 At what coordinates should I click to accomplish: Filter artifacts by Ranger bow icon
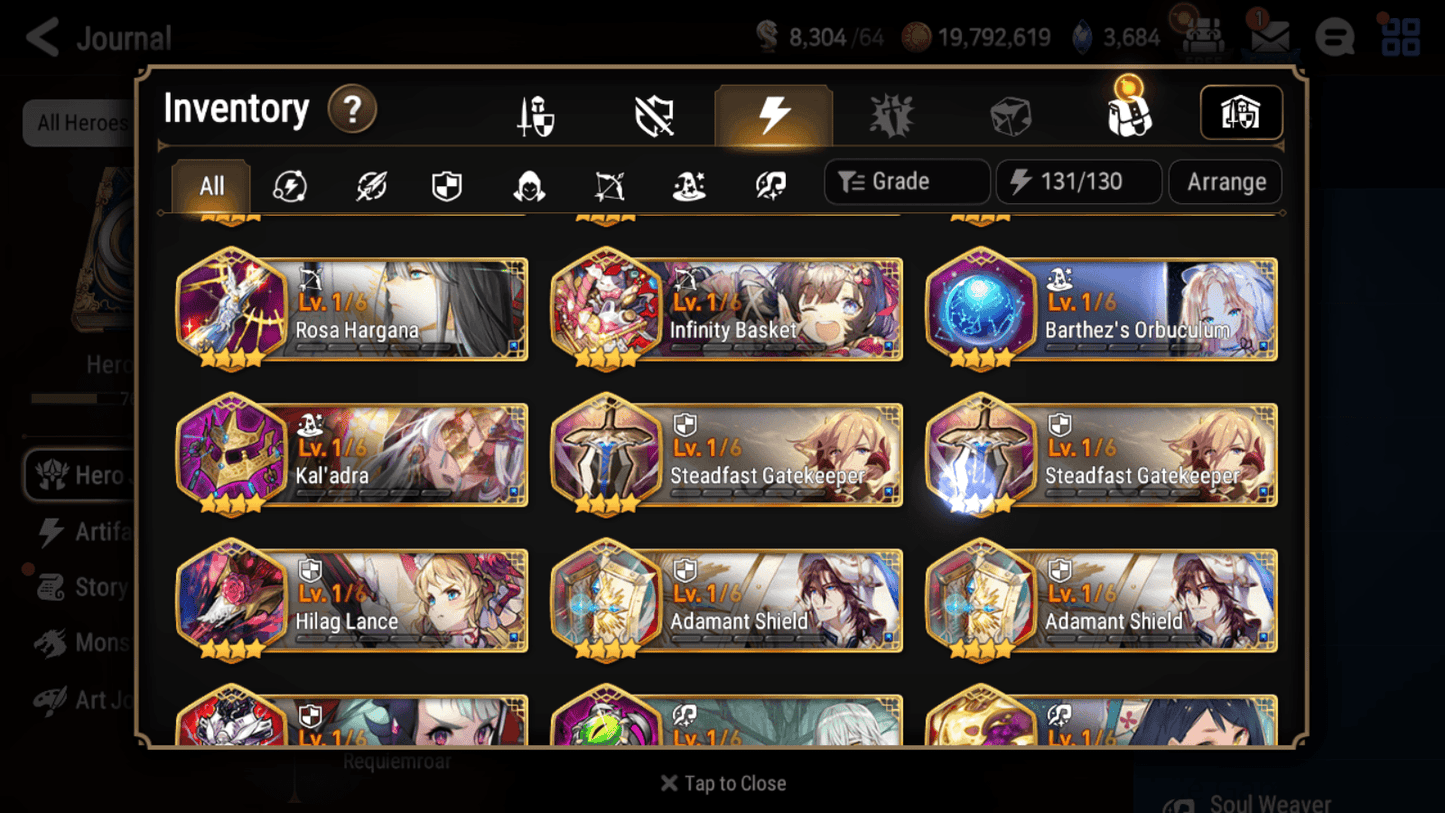[x=609, y=182]
